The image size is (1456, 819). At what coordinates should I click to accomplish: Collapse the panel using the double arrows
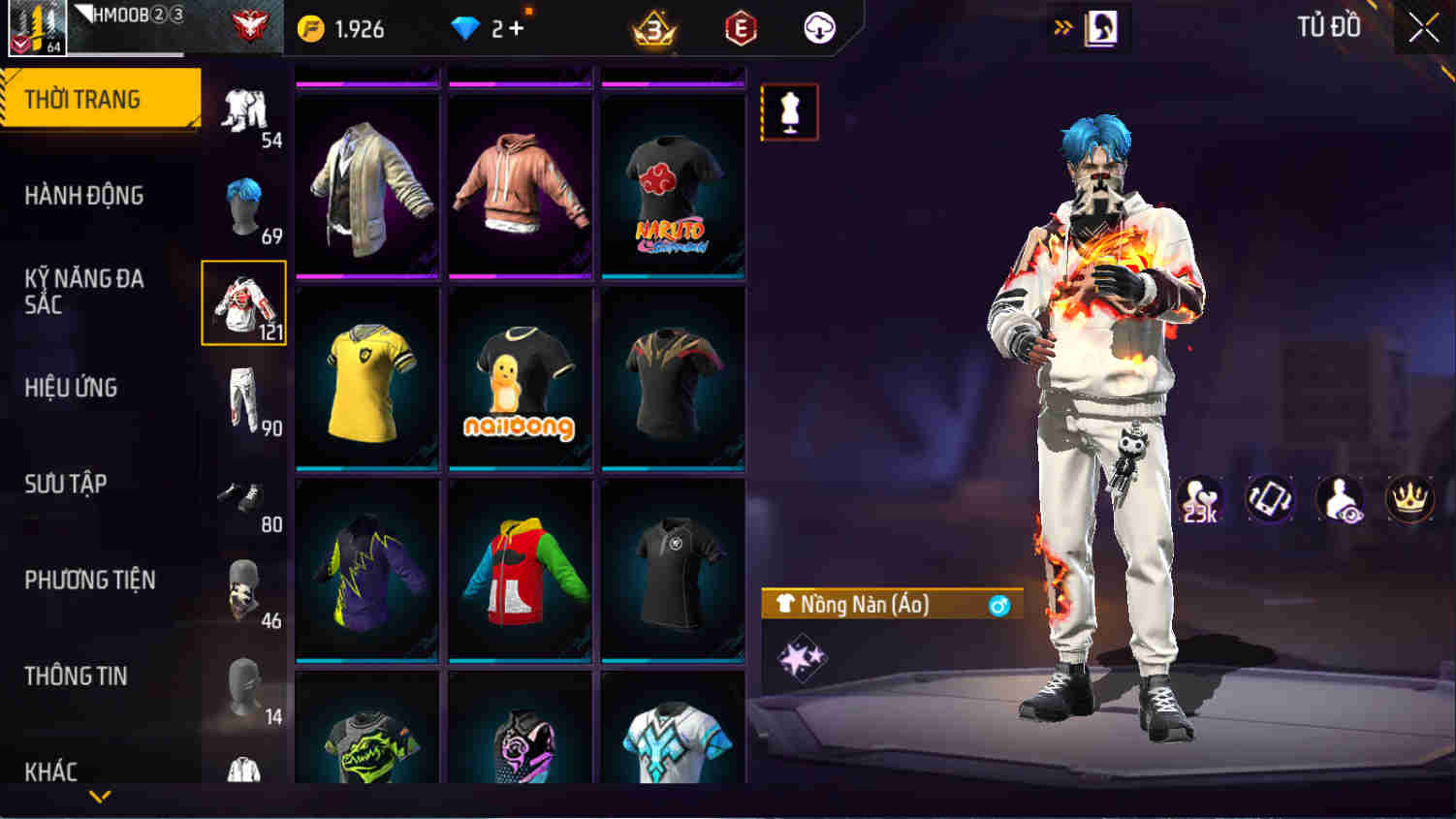tap(1060, 28)
